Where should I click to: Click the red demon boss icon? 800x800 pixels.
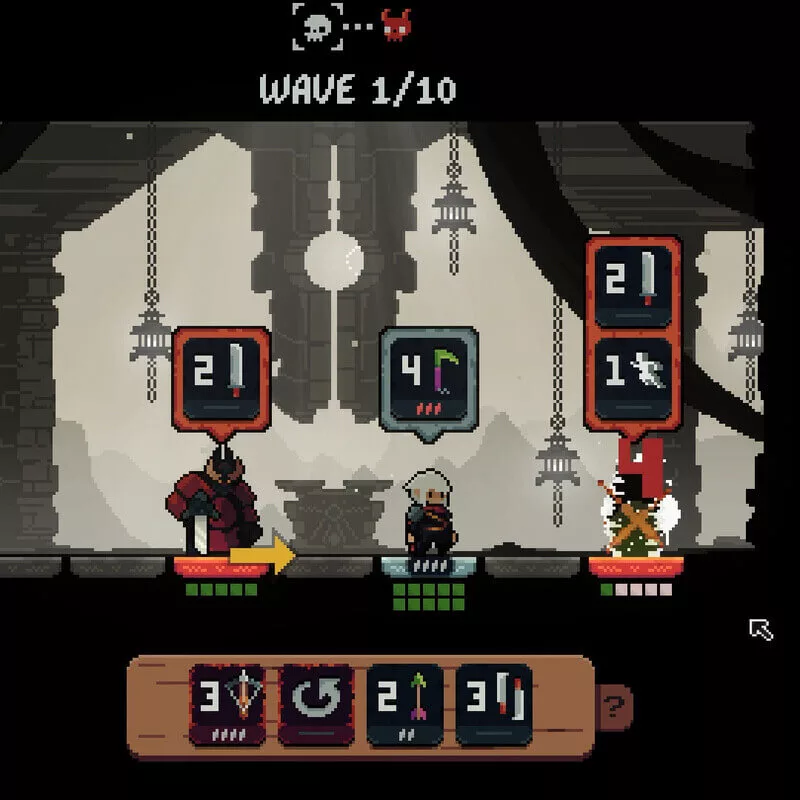[x=396, y=26]
